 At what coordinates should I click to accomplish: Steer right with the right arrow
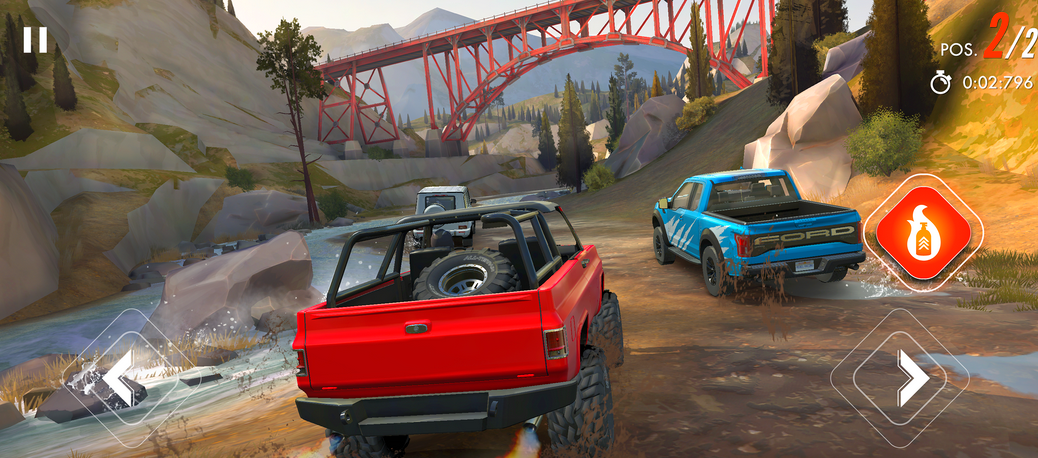pyautogui.click(x=907, y=377)
